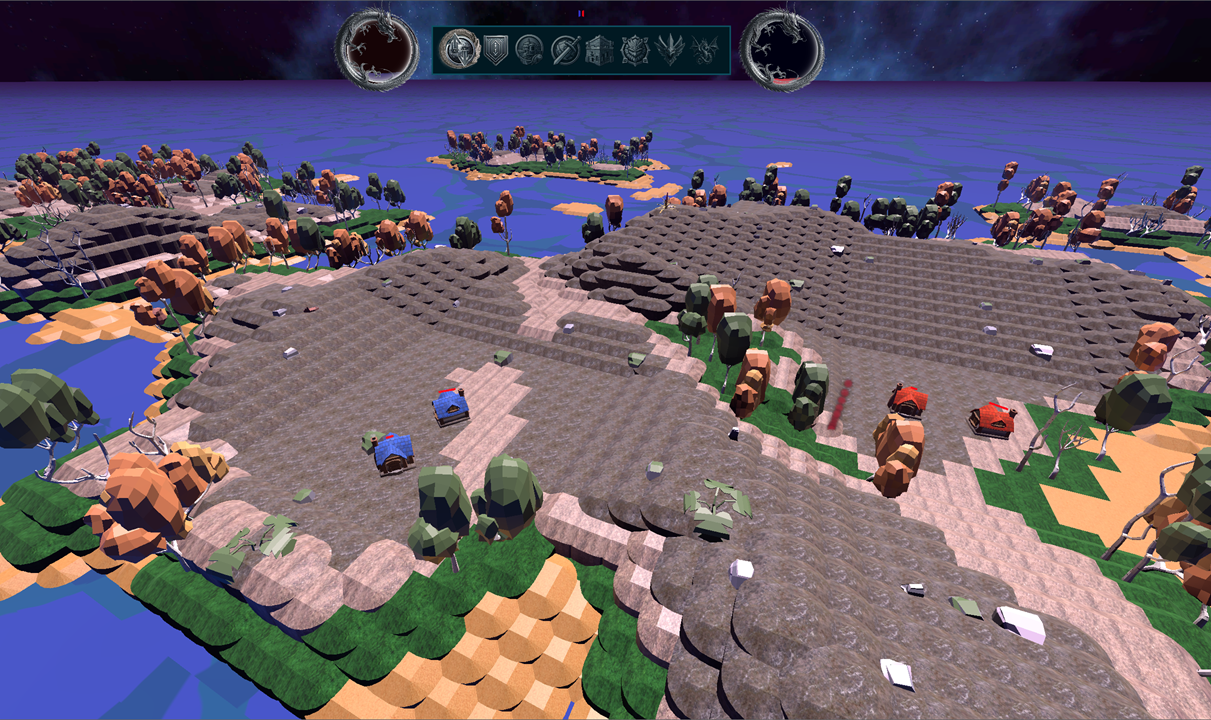Activate the sword and shield power
The width and height of the screenshot is (1211, 720).
tap(565, 49)
